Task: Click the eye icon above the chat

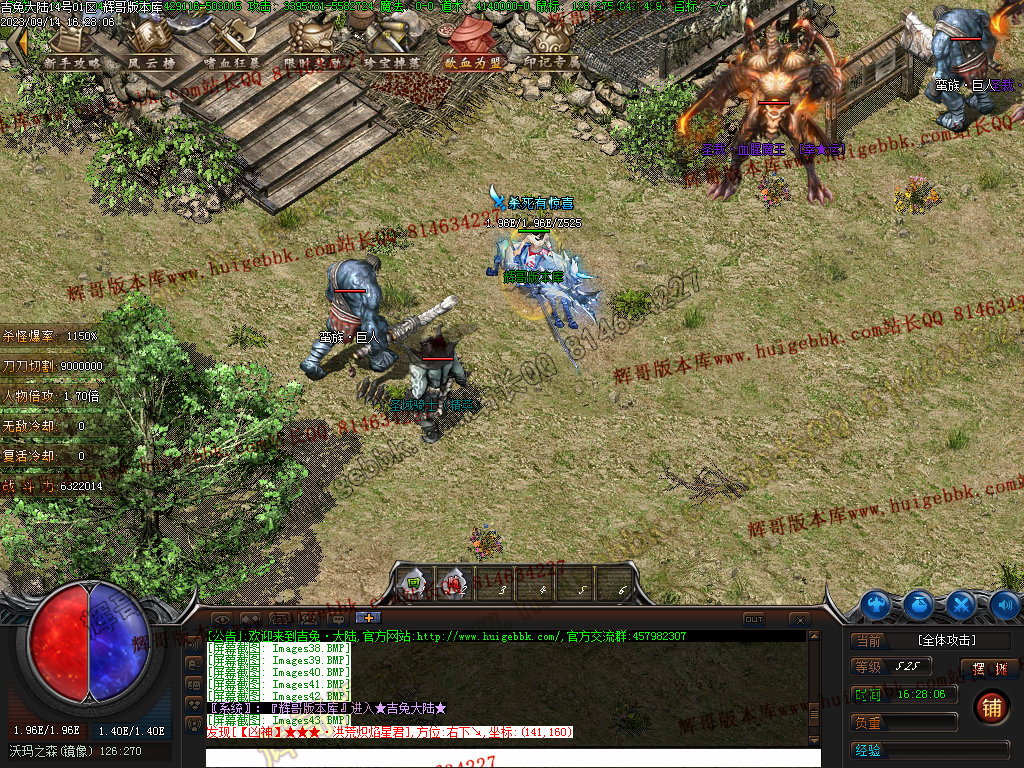Action: click(221, 619)
